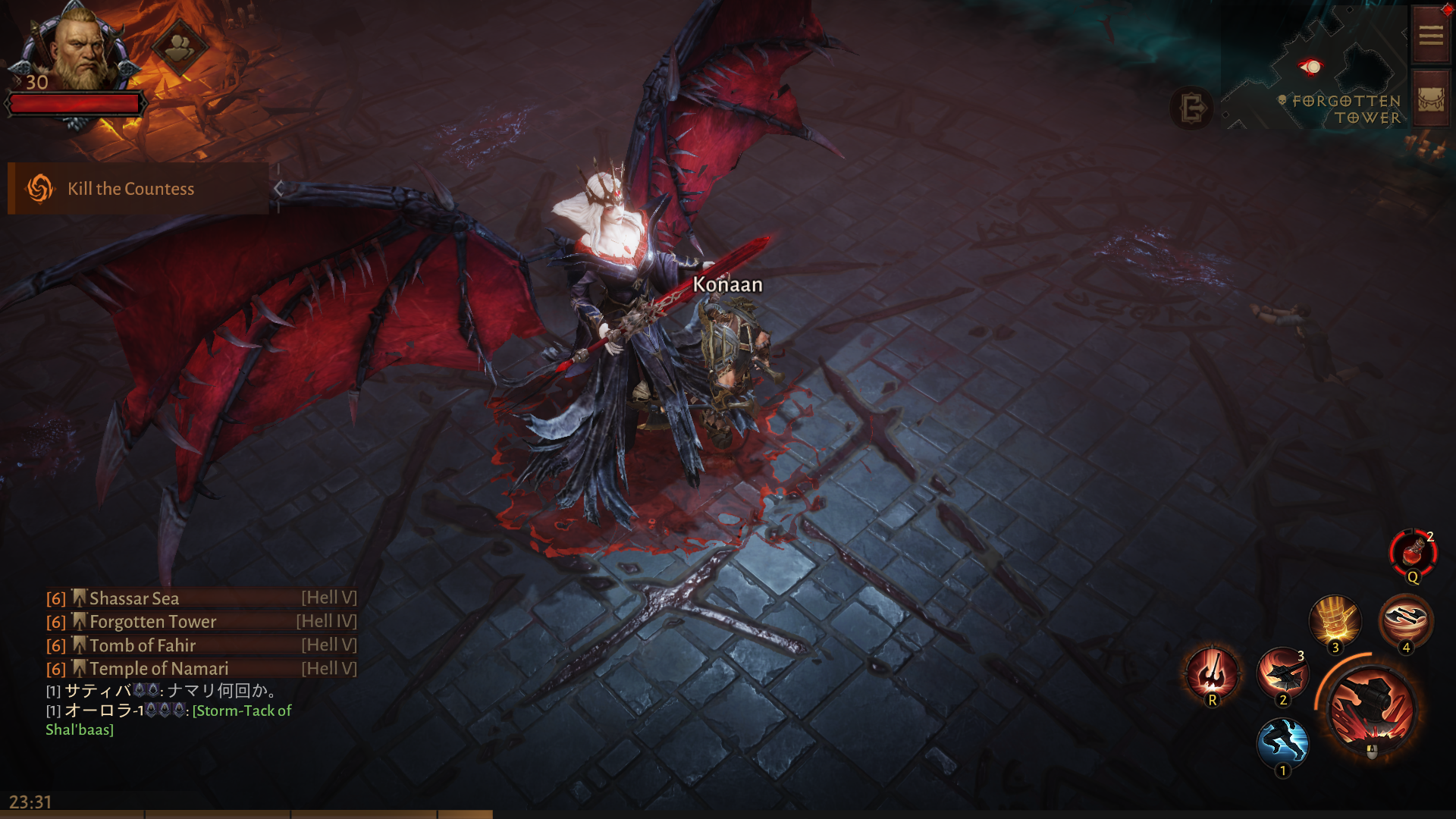The height and width of the screenshot is (819, 1456).
Task: Open the hamburger menu at top right
Action: [x=1430, y=34]
